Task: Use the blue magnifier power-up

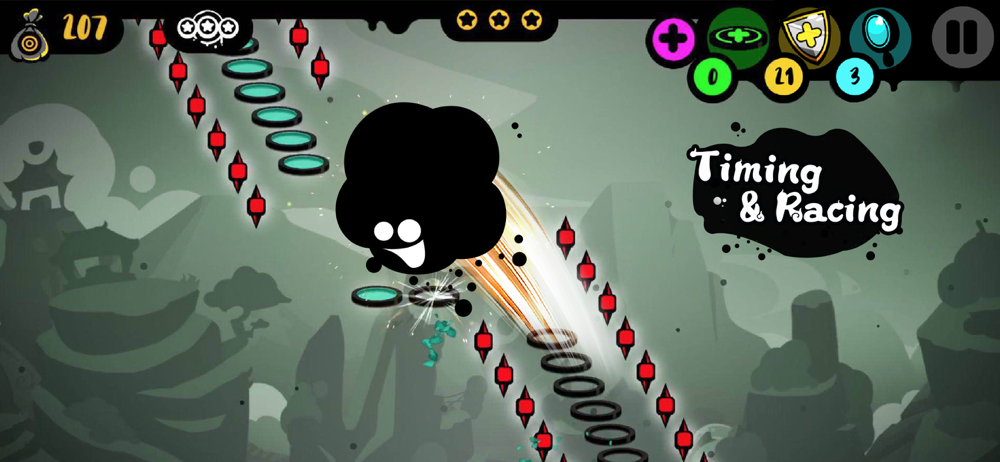Action: point(879,35)
